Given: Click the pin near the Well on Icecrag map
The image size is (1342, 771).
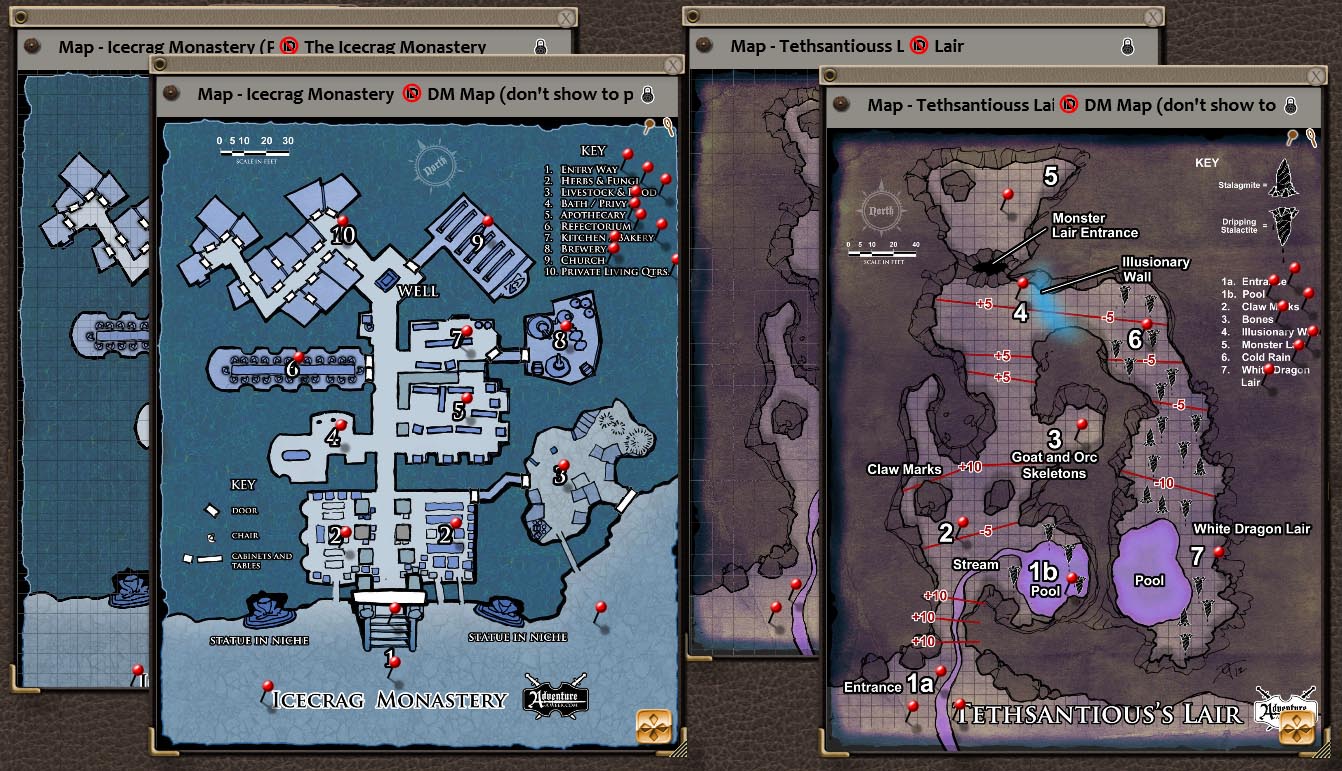Looking at the screenshot, I should click(467, 331).
